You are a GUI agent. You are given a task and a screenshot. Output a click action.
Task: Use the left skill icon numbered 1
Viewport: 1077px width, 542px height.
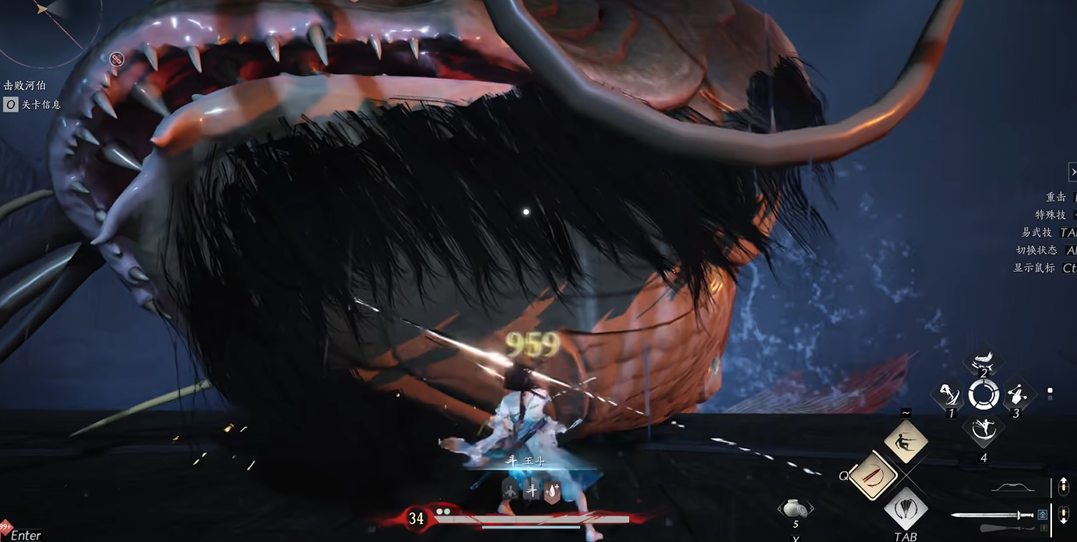(x=949, y=396)
